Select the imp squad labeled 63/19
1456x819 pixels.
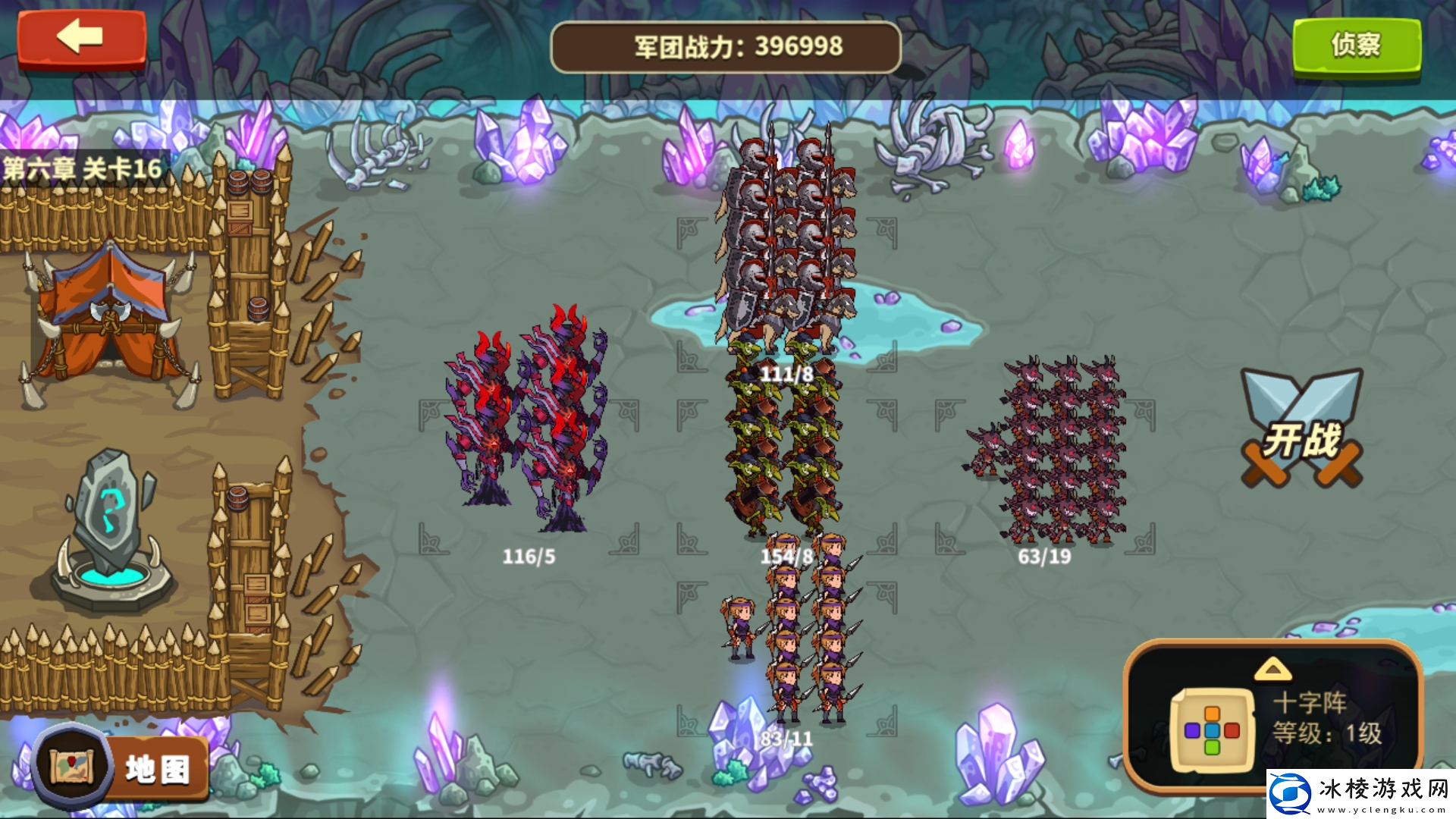[x=1054, y=451]
